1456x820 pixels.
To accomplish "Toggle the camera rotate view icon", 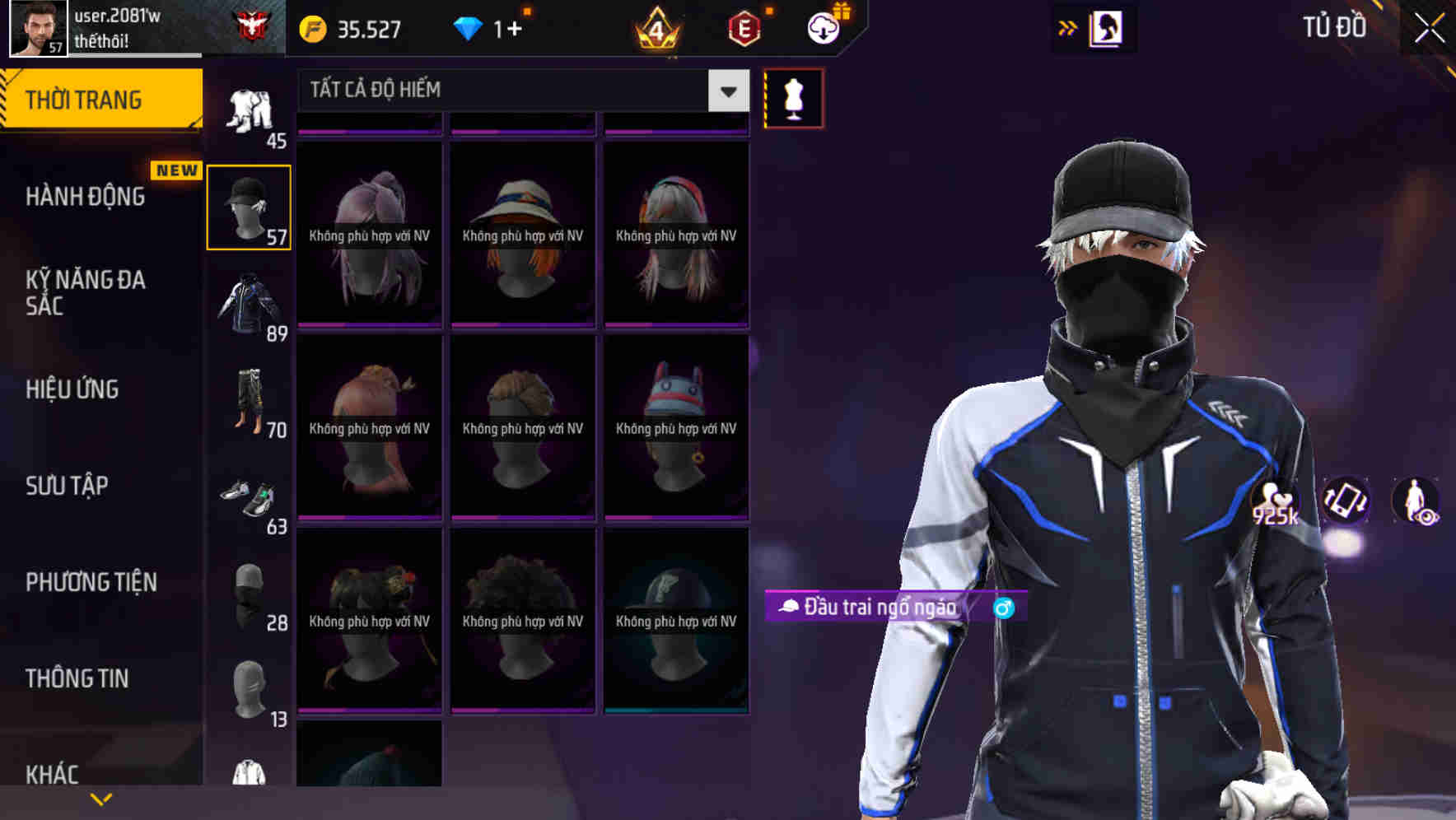I will [1346, 501].
